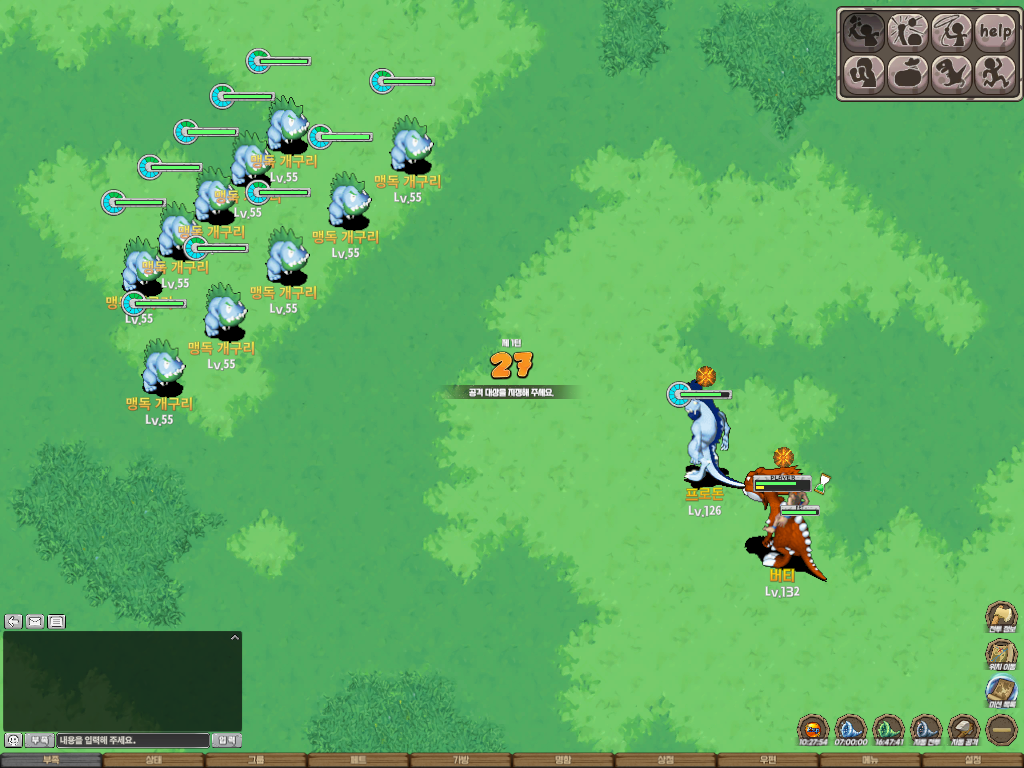This screenshot has width=1024, height=768.
Task: Choose the skill burst command icon
Action: point(907,32)
